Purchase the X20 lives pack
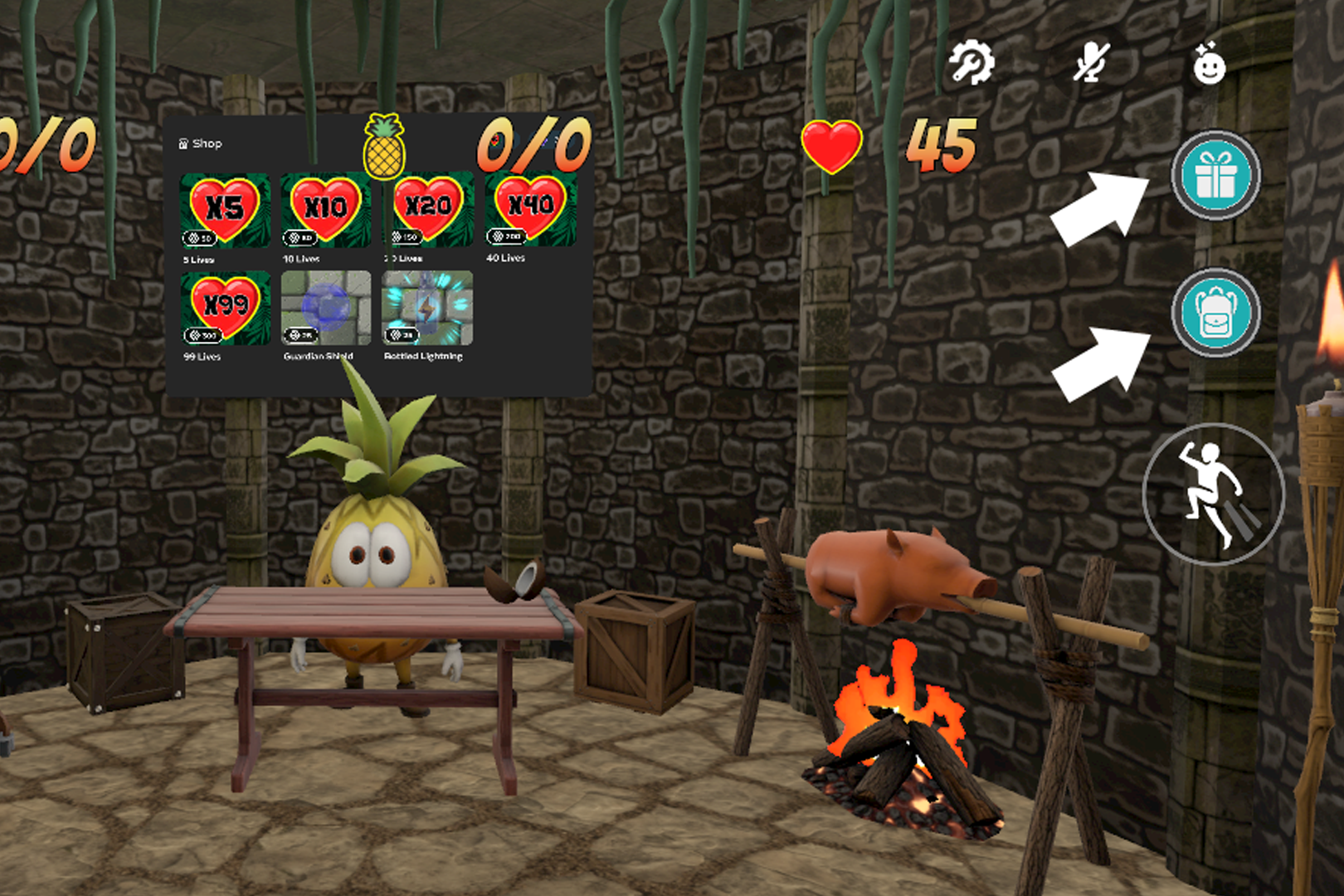 pos(427,209)
